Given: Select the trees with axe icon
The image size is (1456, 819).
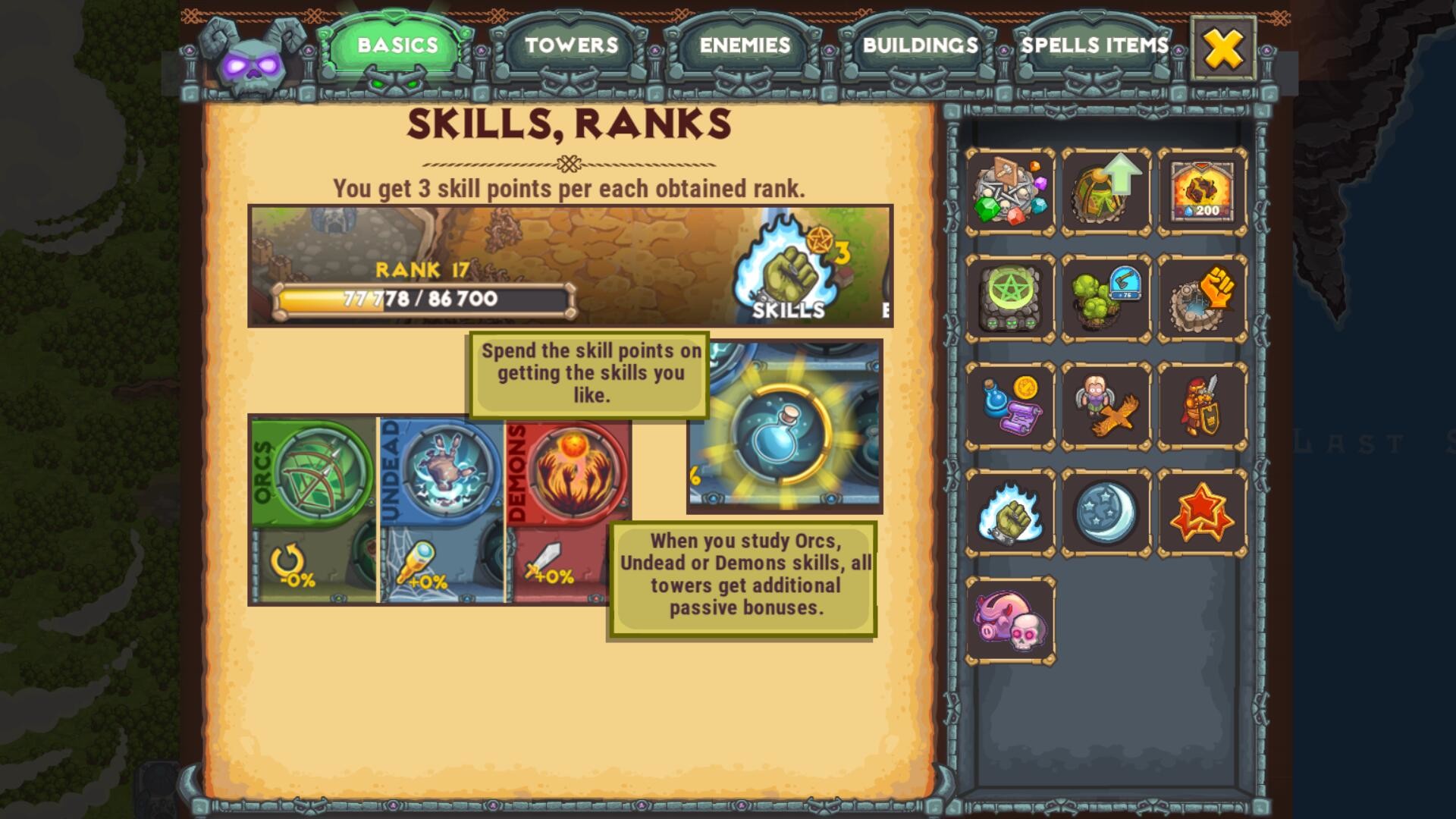Looking at the screenshot, I should pos(1106,296).
